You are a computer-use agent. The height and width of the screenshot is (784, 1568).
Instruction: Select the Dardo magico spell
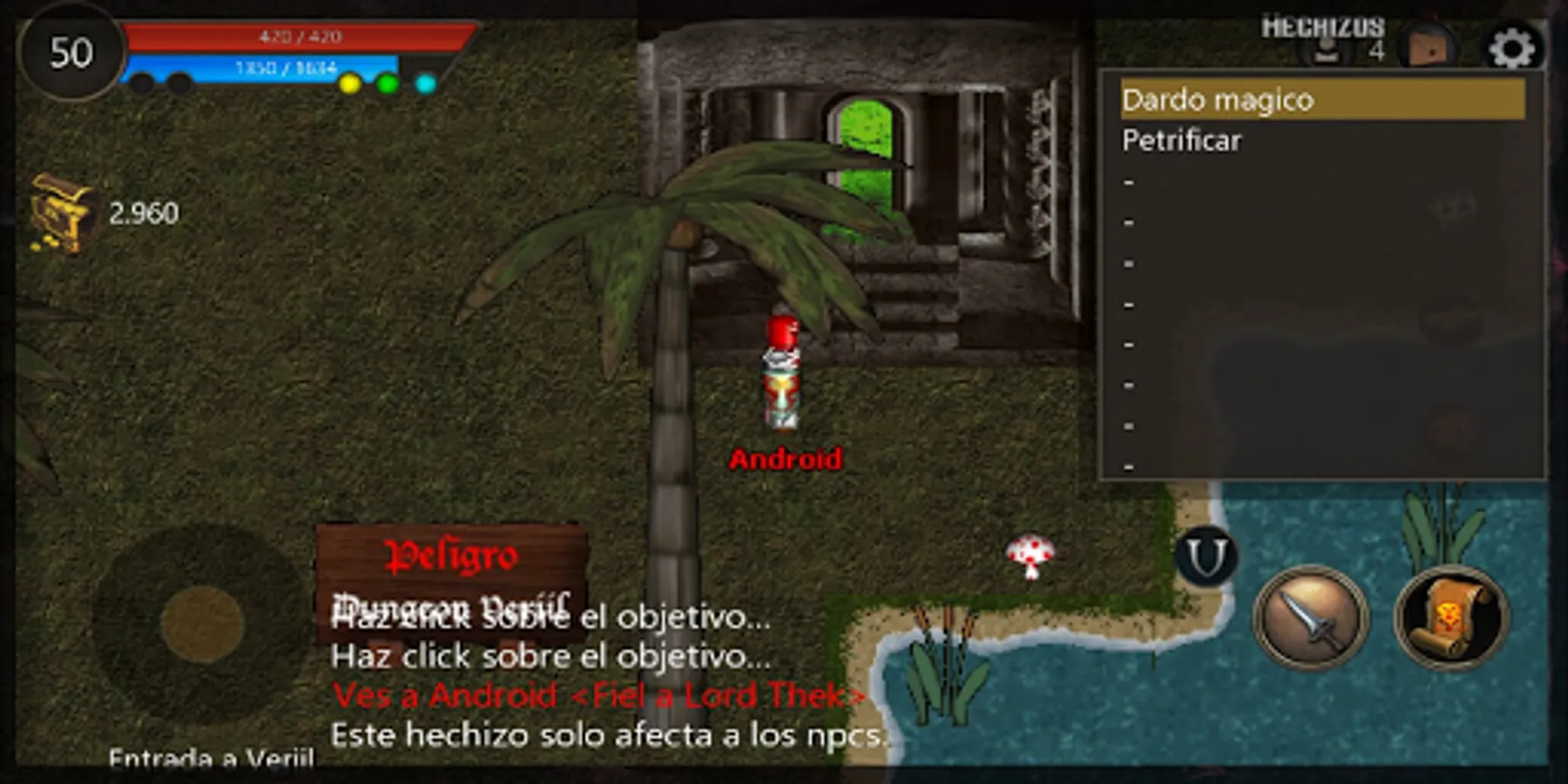coord(1220,100)
